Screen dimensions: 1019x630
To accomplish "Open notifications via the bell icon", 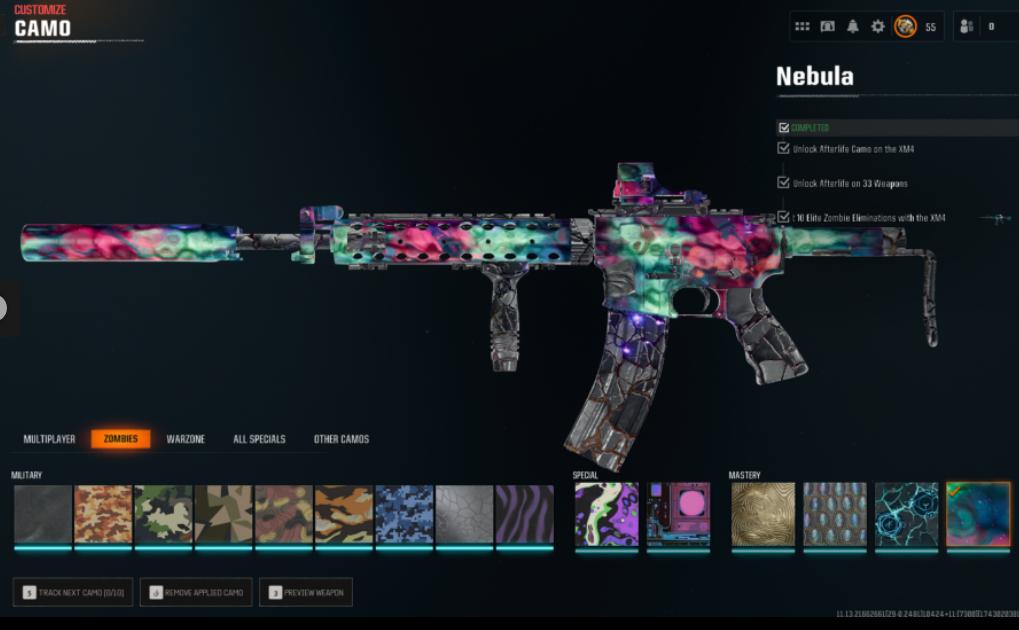I will click(x=852, y=27).
